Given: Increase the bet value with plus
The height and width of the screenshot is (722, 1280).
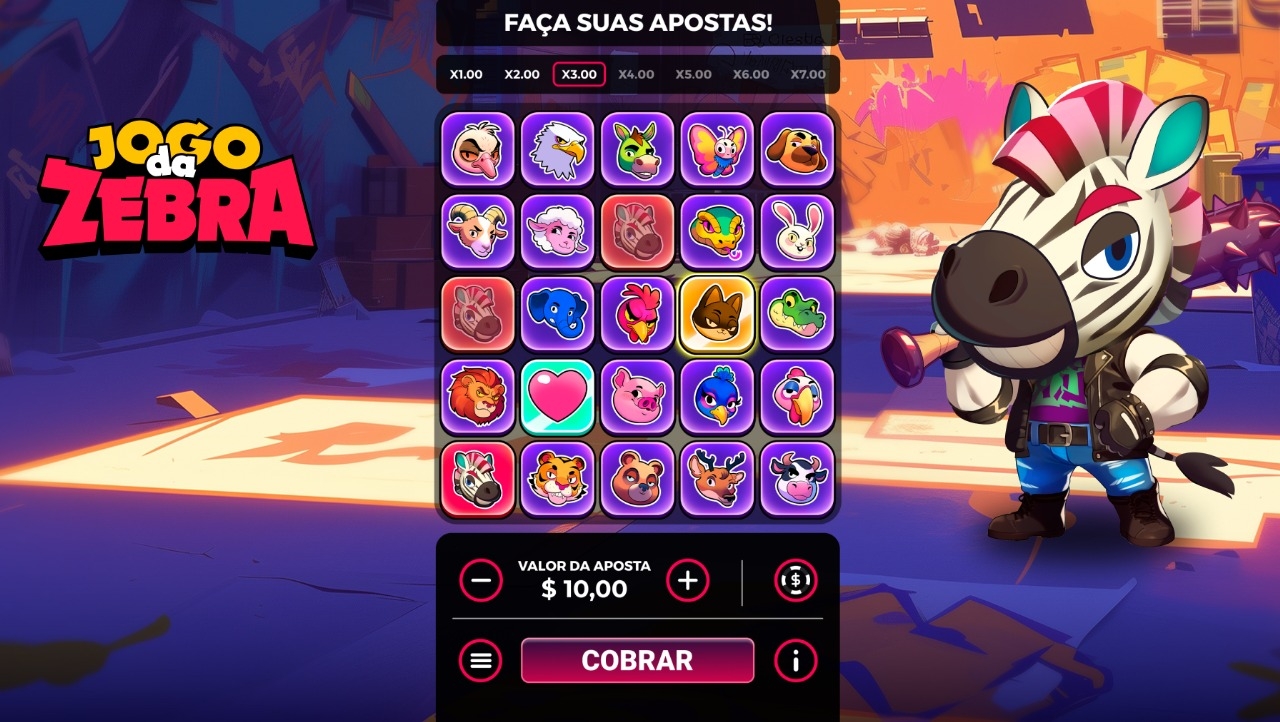Looking at the screenshot, I should tap(688, 580).
